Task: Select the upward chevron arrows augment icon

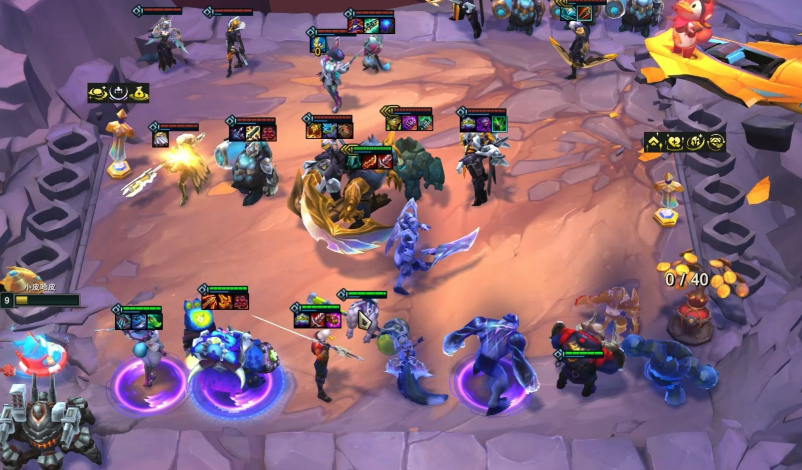Action: [653, 142]
